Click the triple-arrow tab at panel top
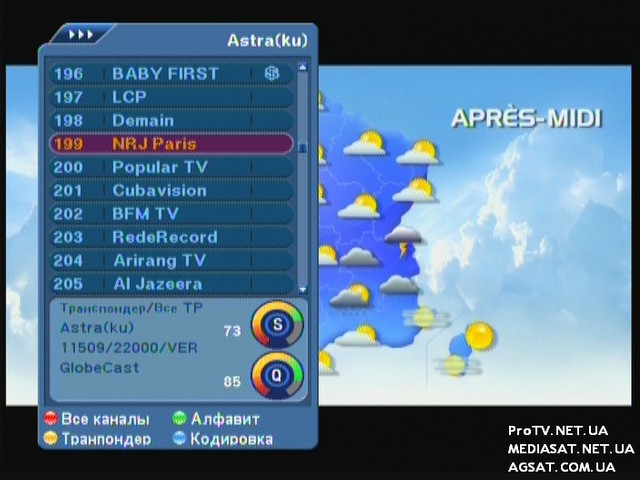Image resolution: width=640 pixels, height=480 pixels. (x=81, y=35)
